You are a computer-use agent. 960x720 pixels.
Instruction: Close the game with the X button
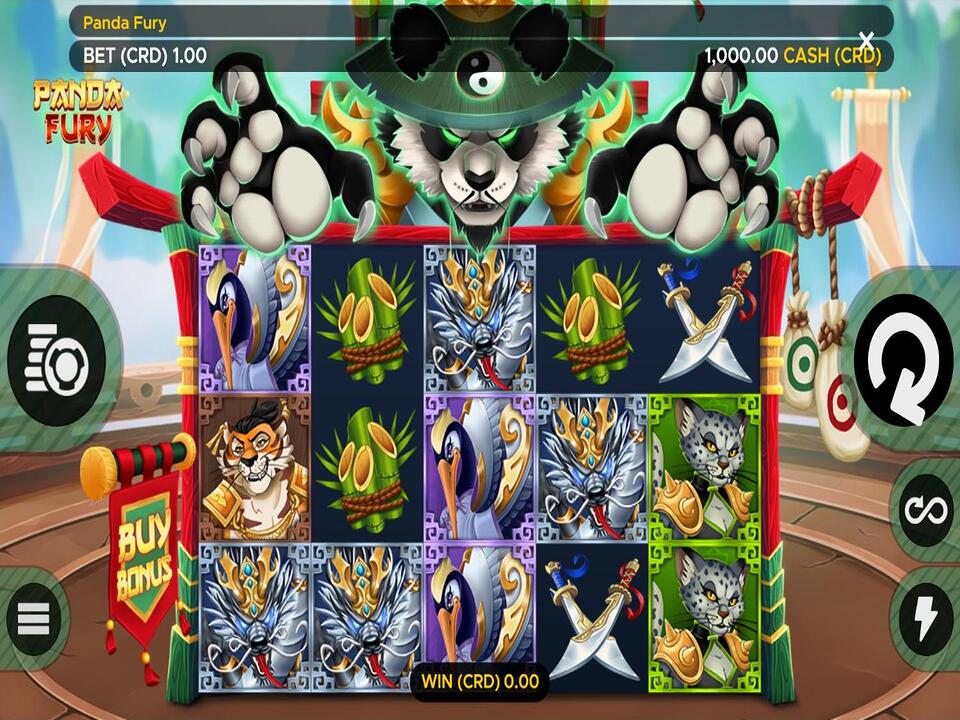[866, 41]
